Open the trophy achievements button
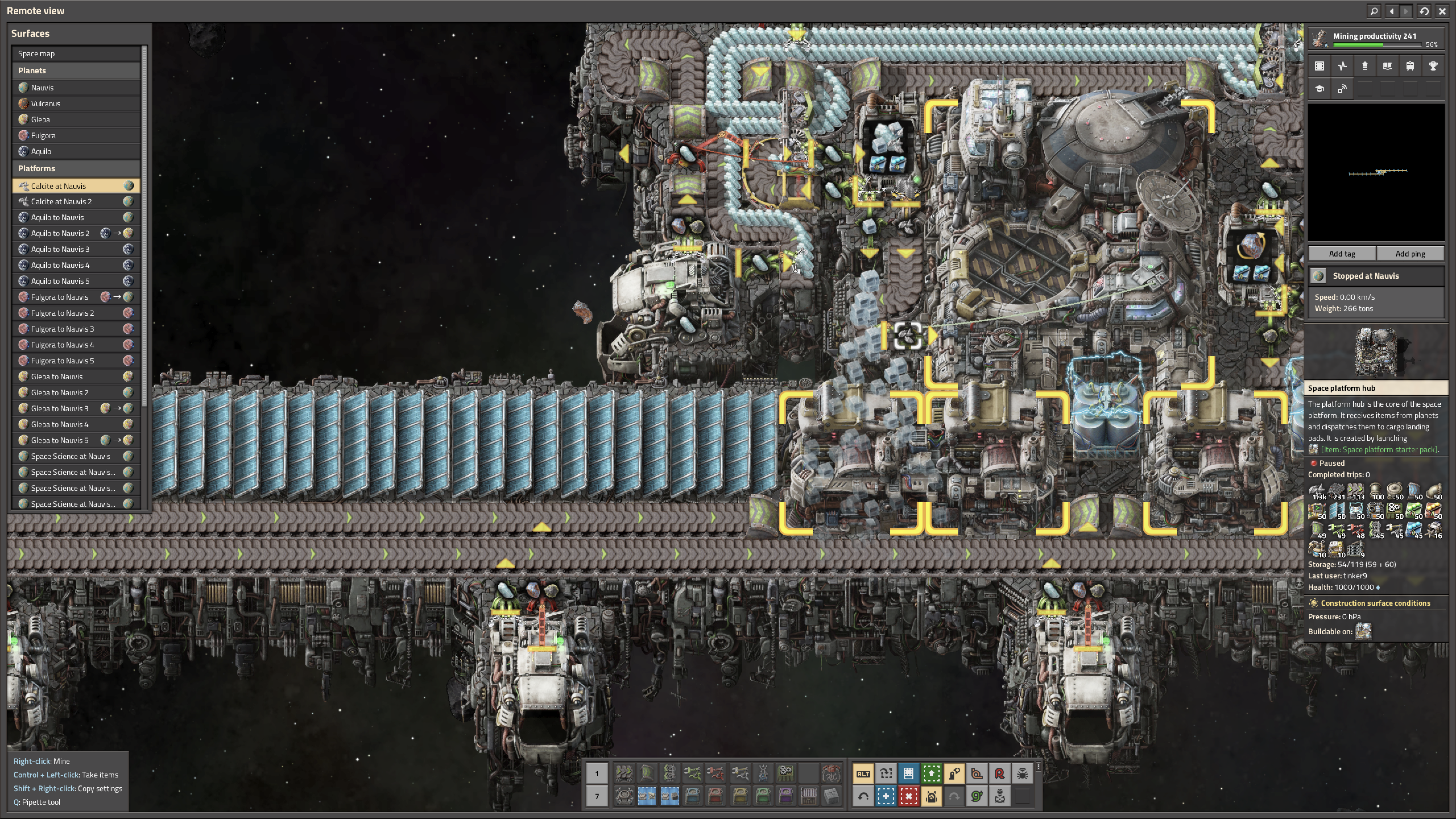This screenshot has width=1456, height=819. click(1433, 66)
